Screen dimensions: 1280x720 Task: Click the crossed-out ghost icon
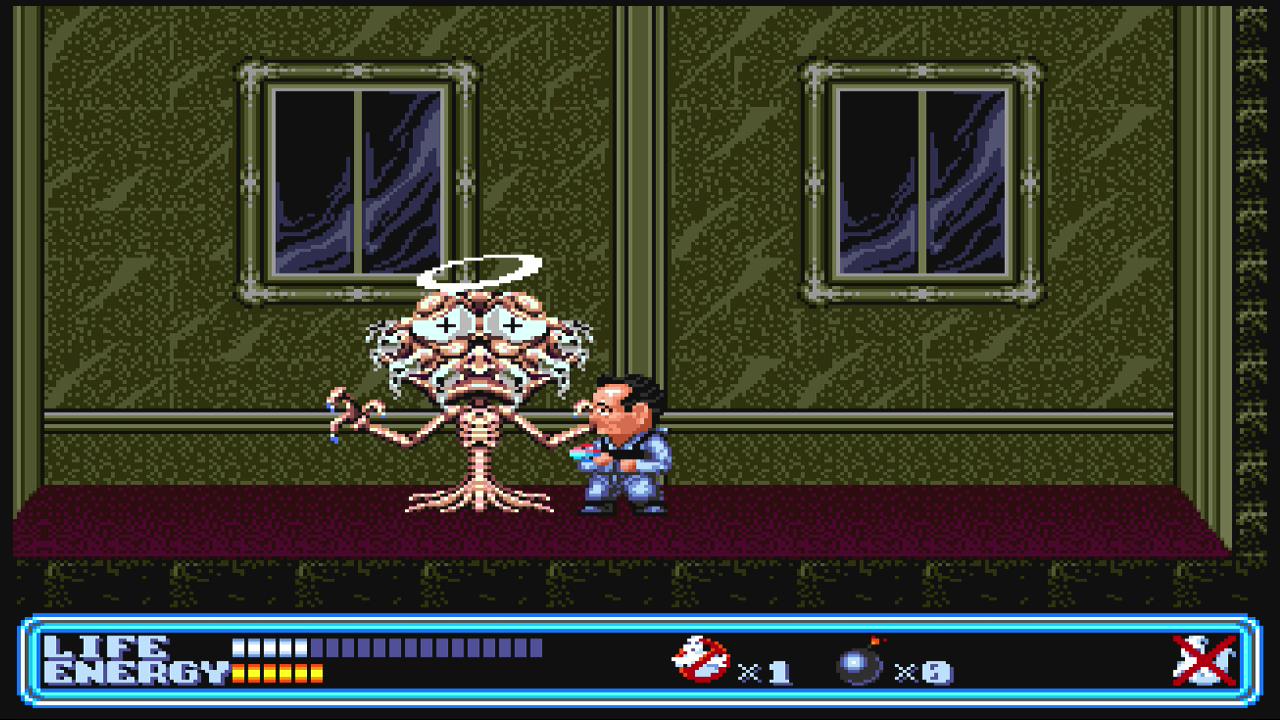click(1204, 661)
